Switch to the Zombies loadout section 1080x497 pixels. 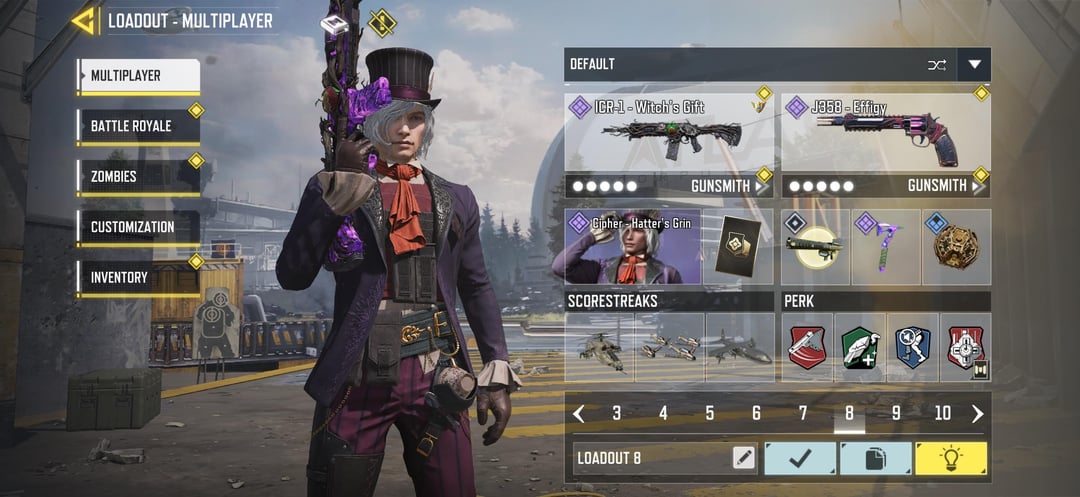(139, 177)
